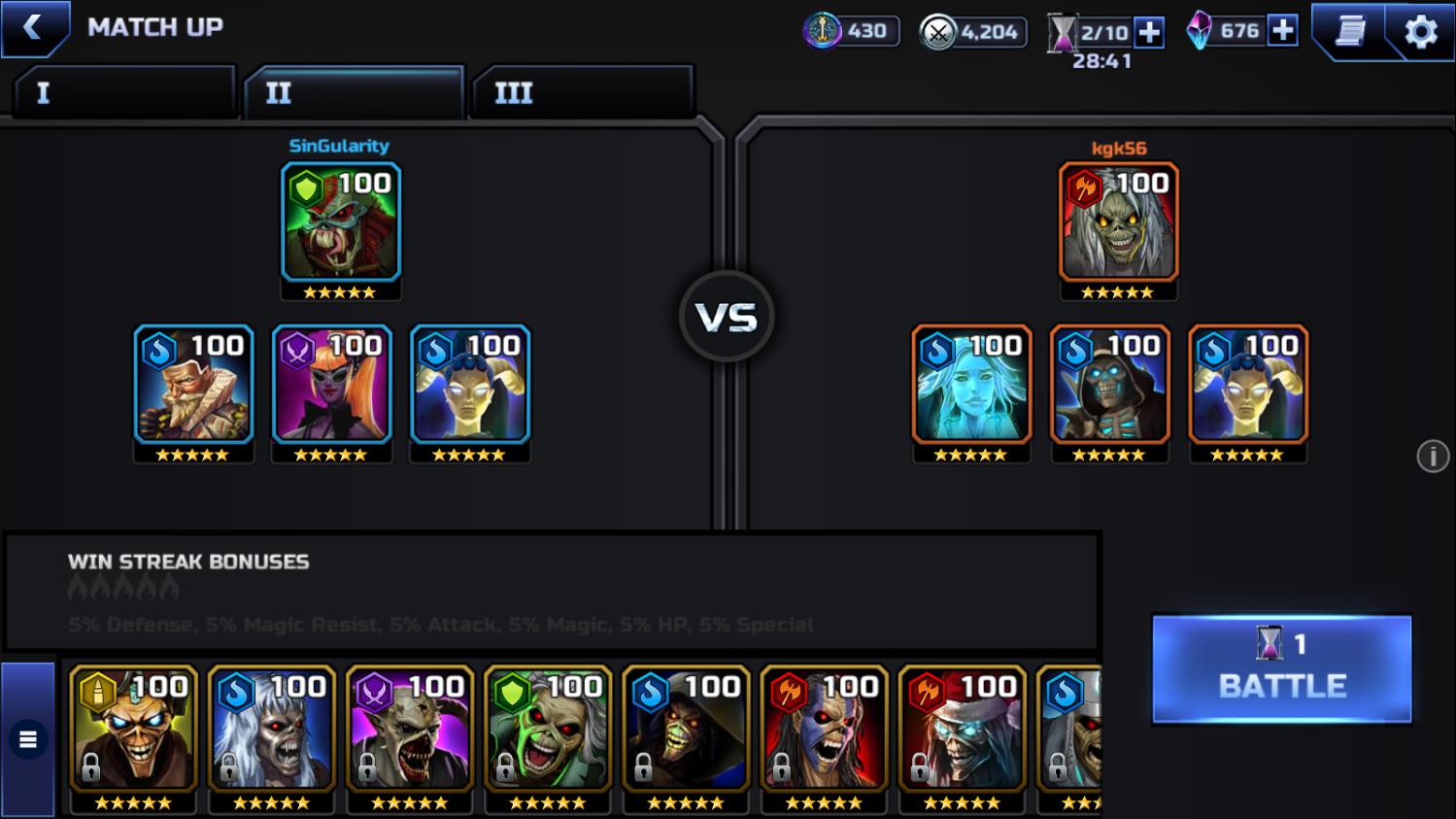Show match info via the i icon
1456x819 pixels.
(x=1432, y=456)
